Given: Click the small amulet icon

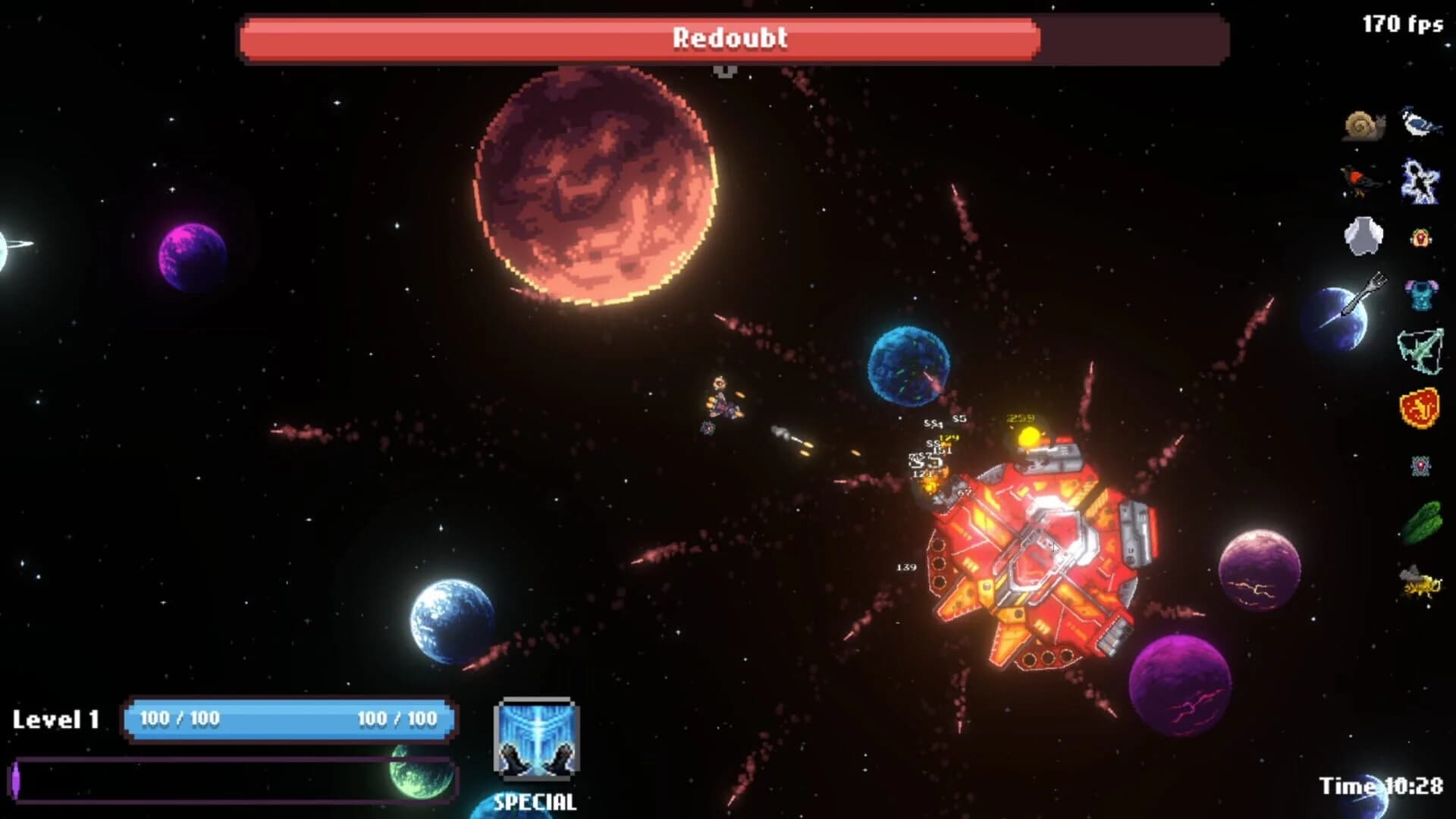Looking at the screenshot, I should [1420, 237].
